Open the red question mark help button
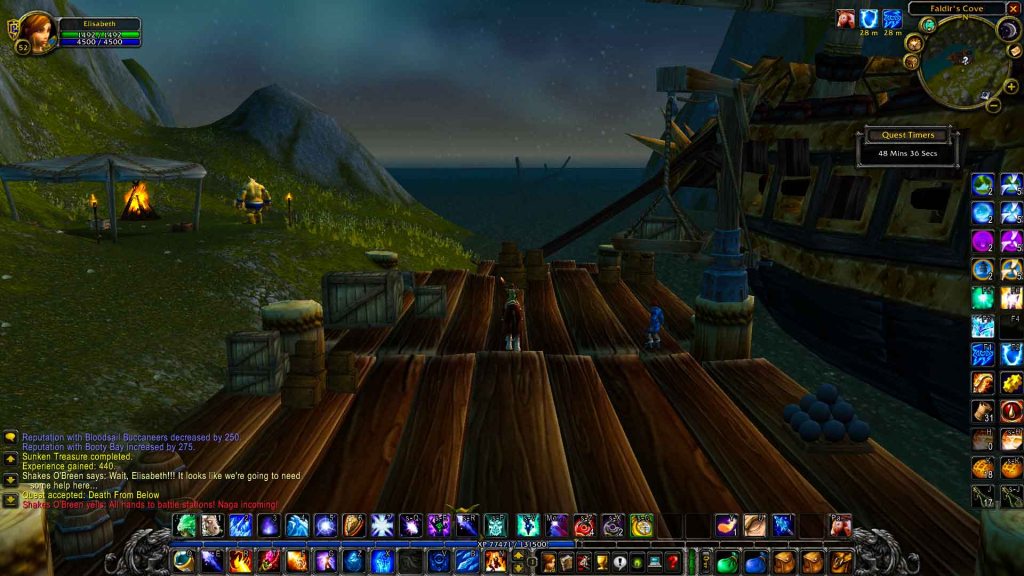This screenshot has height=576, width=1024. coord(673,561)
